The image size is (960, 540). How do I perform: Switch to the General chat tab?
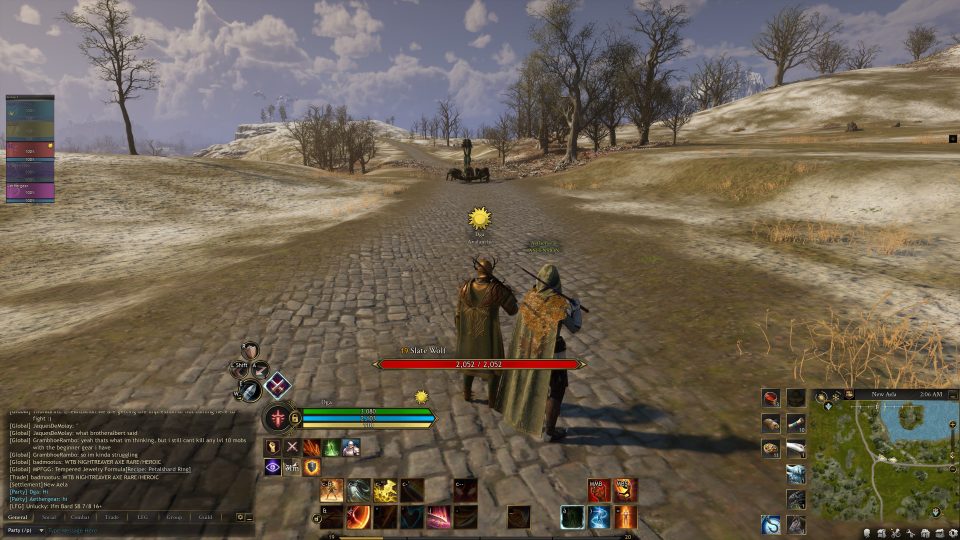tap(18, 517)
